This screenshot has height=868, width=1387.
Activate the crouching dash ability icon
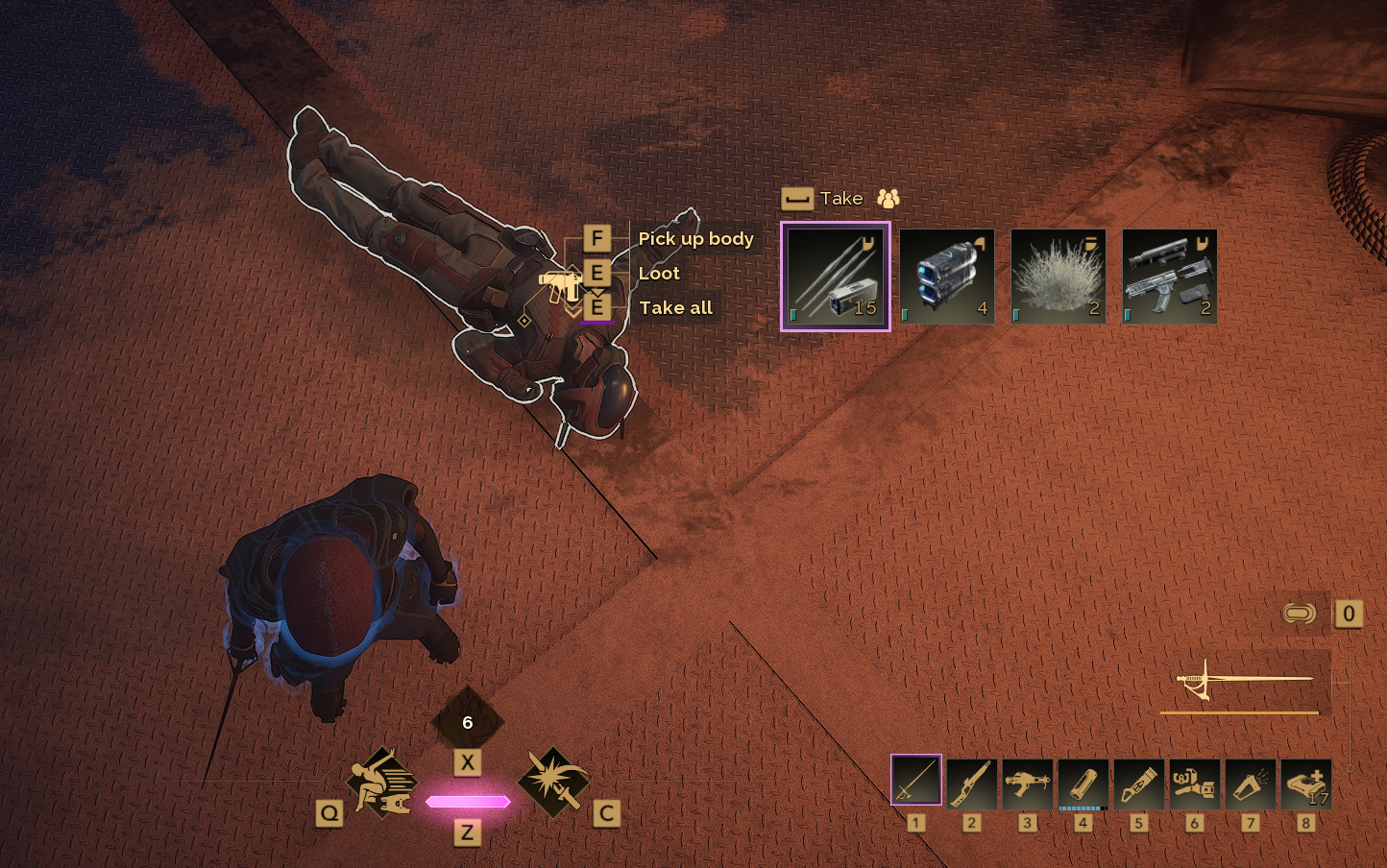click(x=380, y=783)
